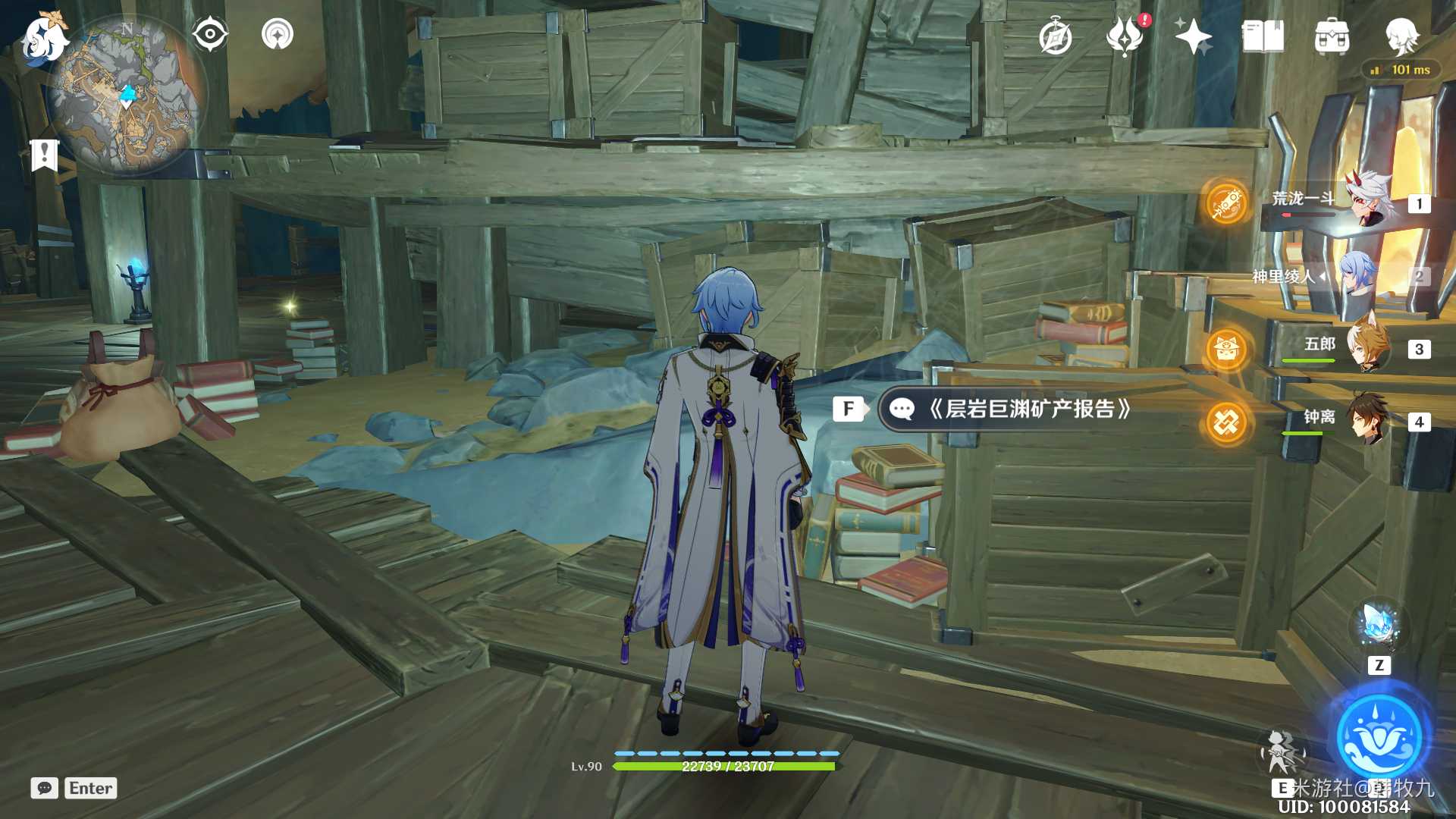Read 《层岩巨渊矿产报告》 interaction prompt
The height and width of the screenshot is (819, 1456).
tap(1009, 409)
